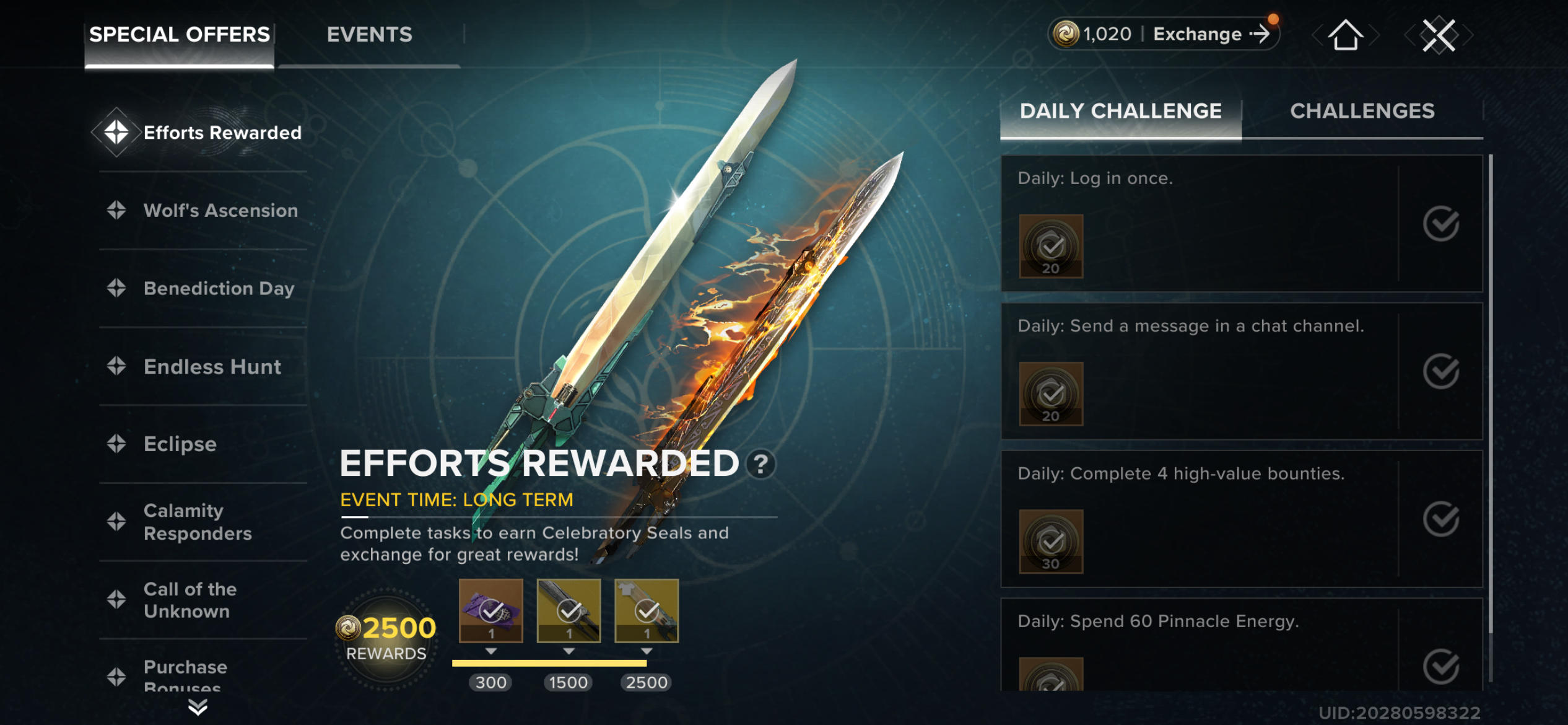The image size is (1568, 725).
Task: Open Call of the Unknown event
Action: 189,600
